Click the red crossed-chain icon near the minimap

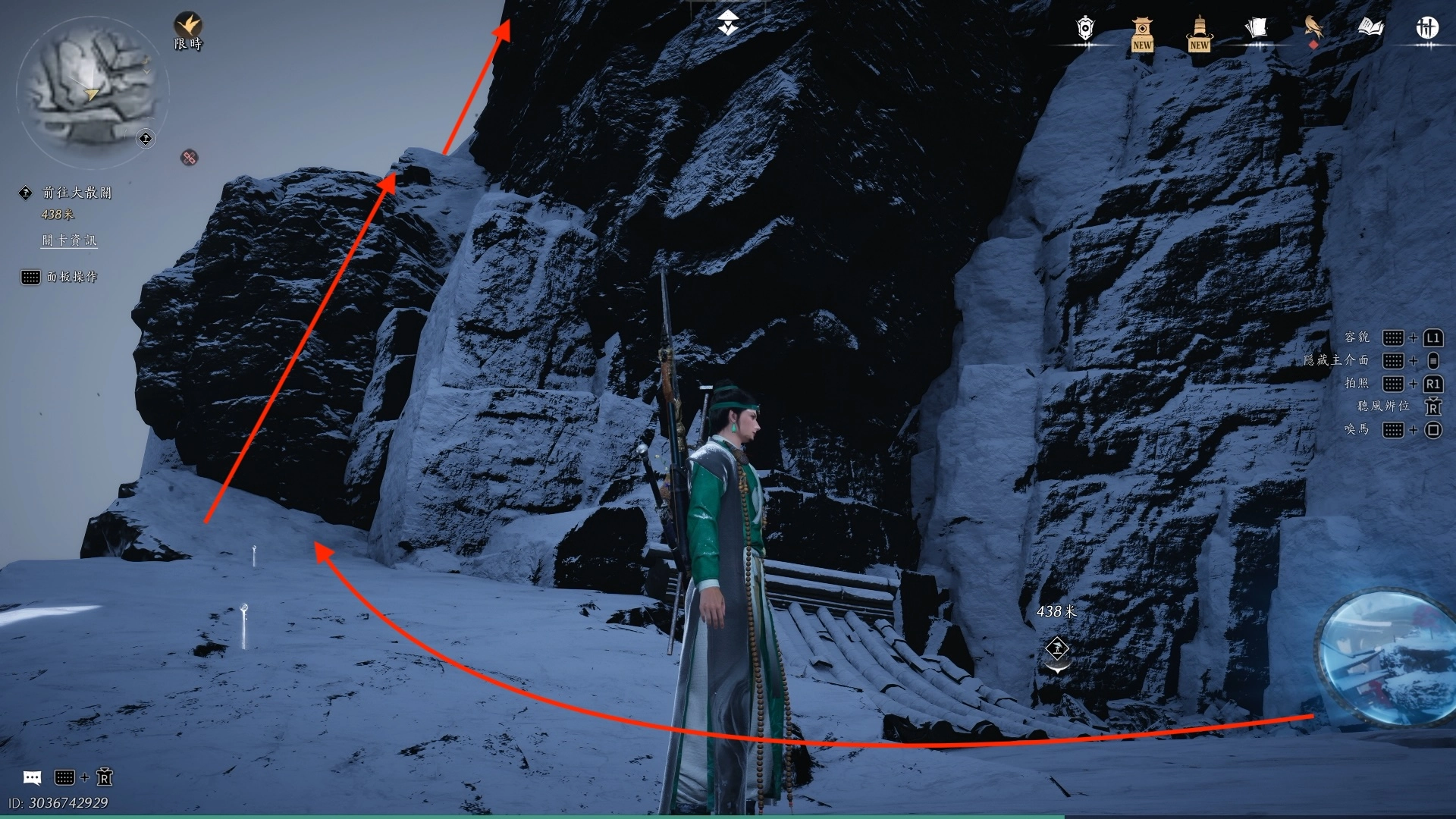point(190,158)
